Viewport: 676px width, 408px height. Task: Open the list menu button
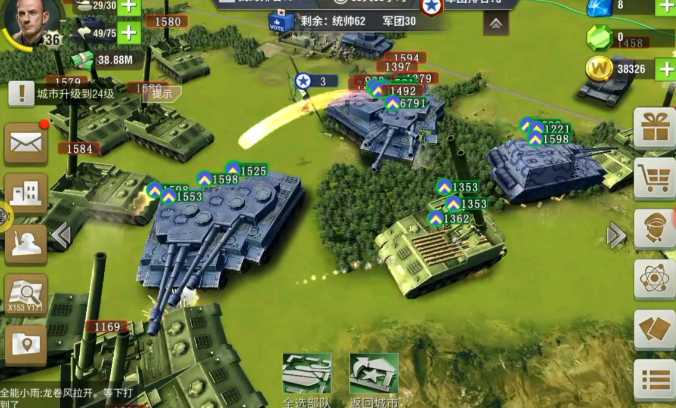click(x=655, y=379)
